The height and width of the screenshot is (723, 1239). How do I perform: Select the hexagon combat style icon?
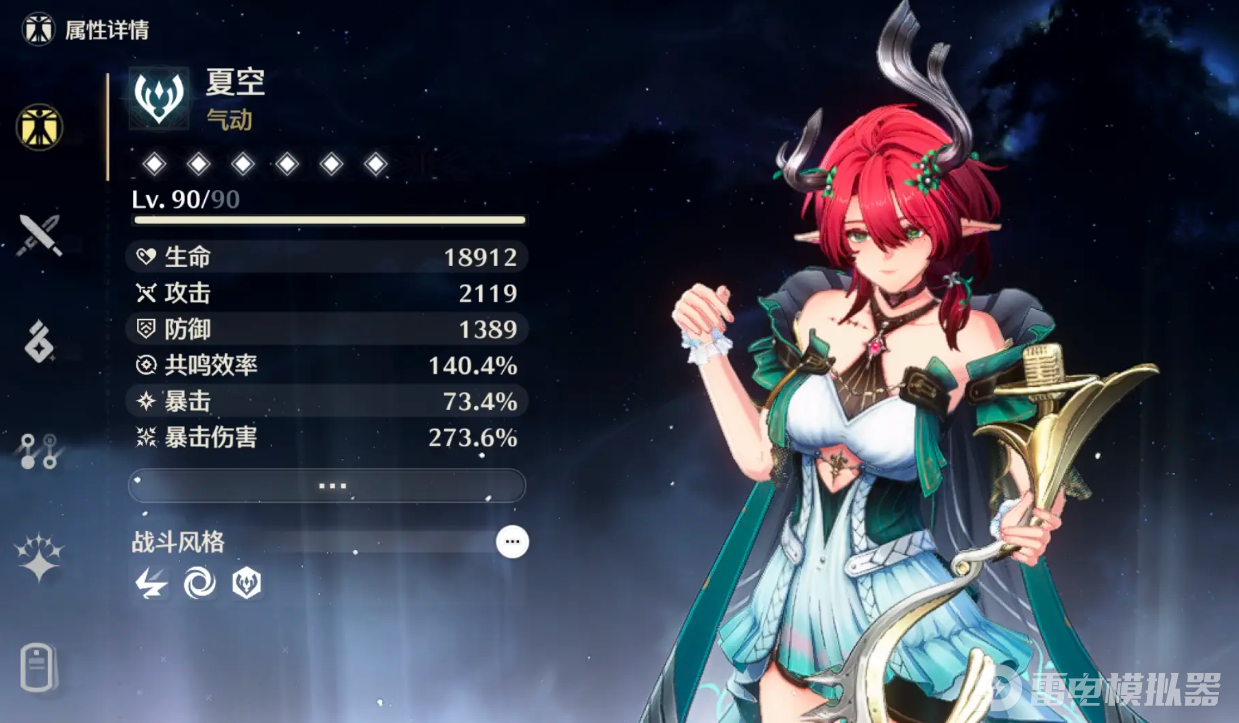tap(246, 584)
